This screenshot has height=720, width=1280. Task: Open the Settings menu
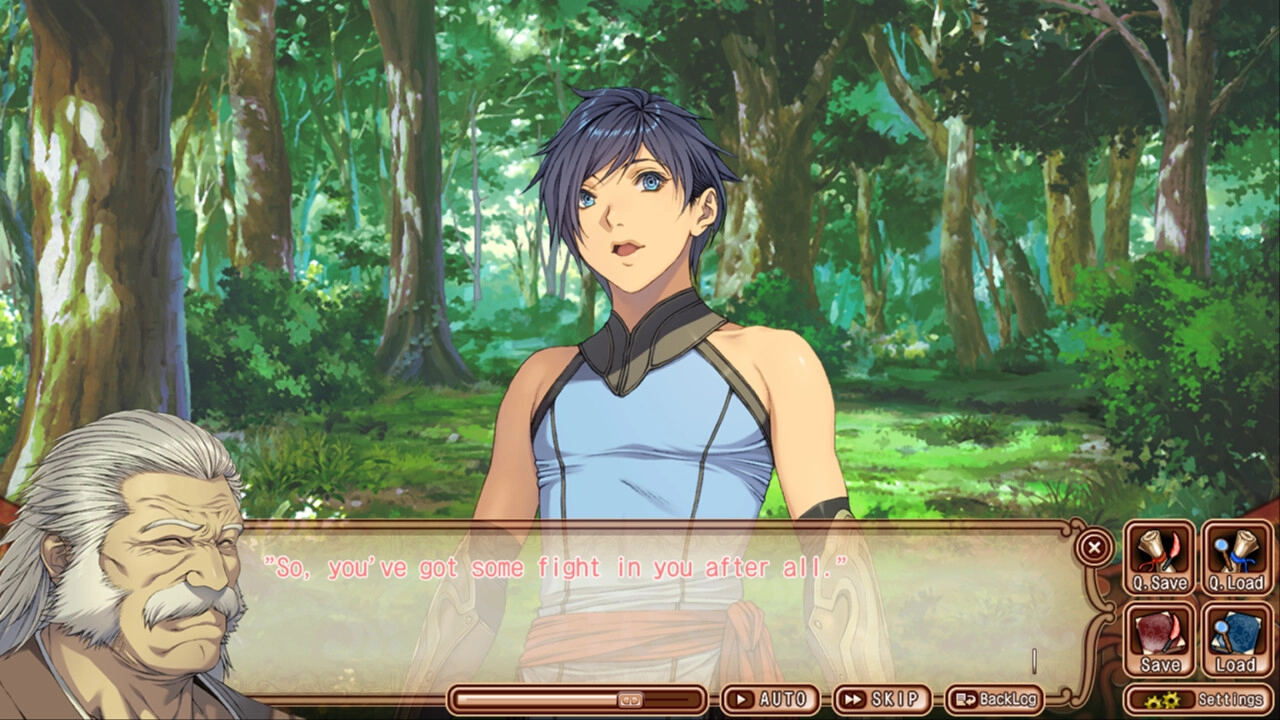(1199, 700)
